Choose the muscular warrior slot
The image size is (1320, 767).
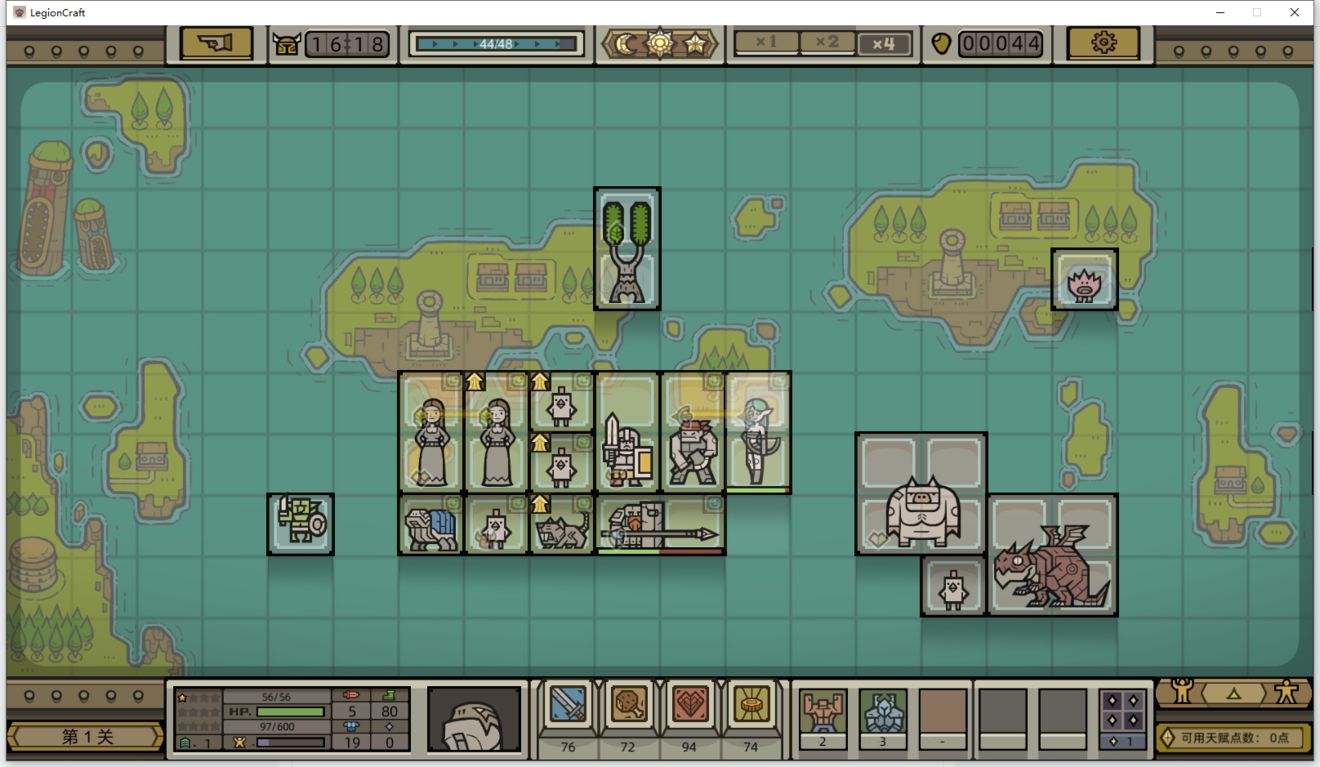[823, 712]
